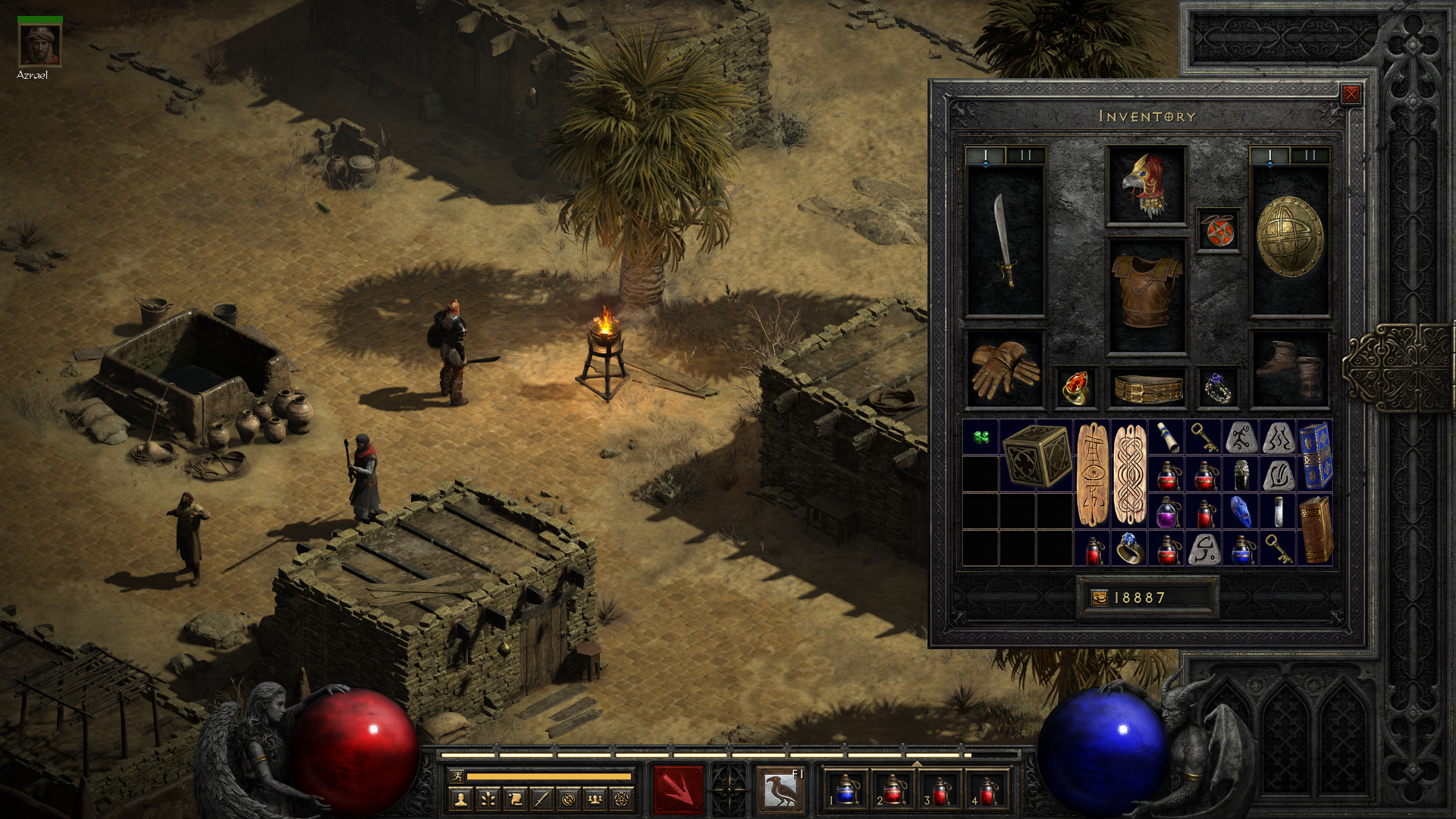Toggle Run/Walk next to the stamina bar
This screenshot has height=819, width=1456.
point(458,776)
